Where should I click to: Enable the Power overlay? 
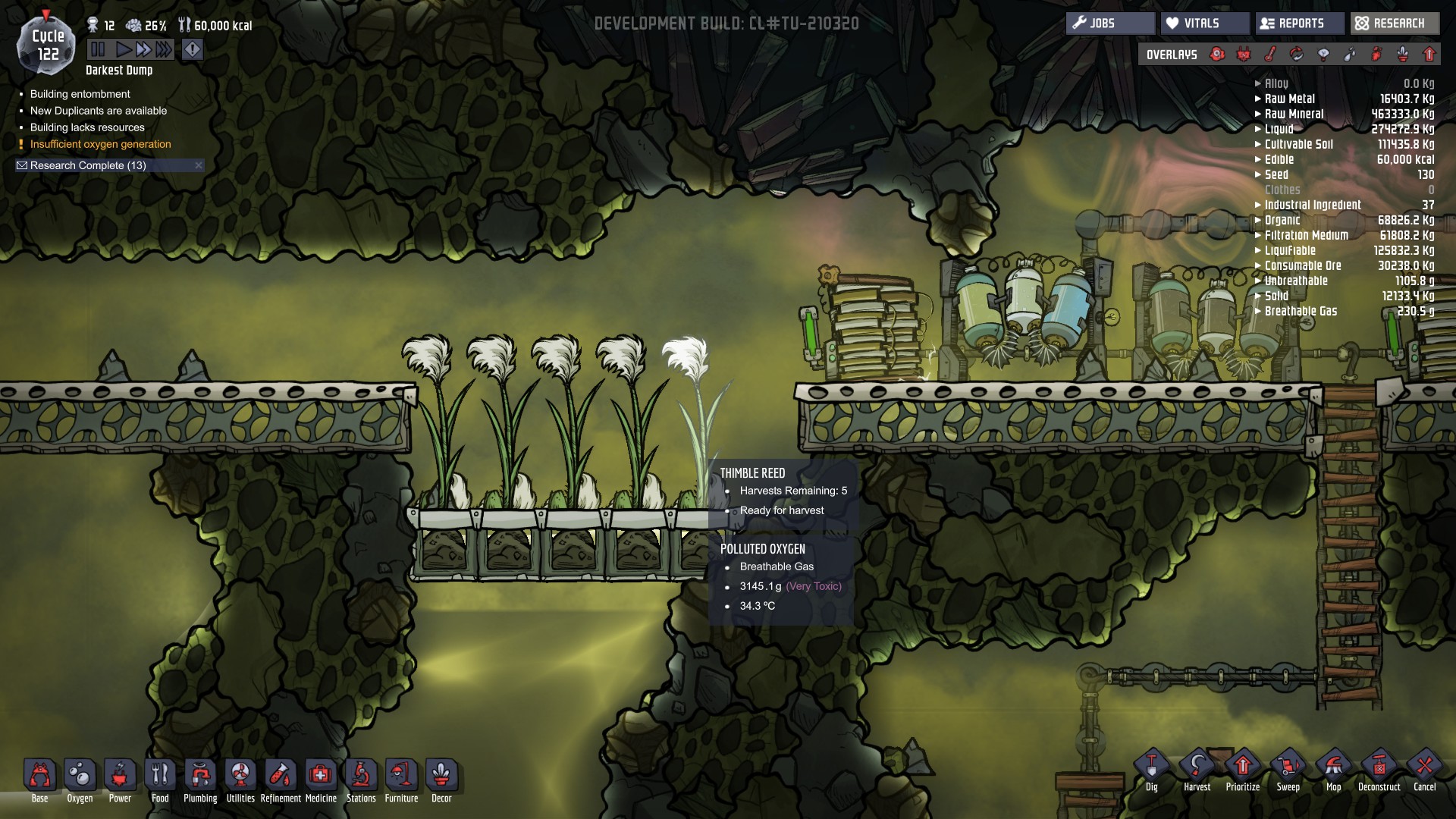point(1244,54)
